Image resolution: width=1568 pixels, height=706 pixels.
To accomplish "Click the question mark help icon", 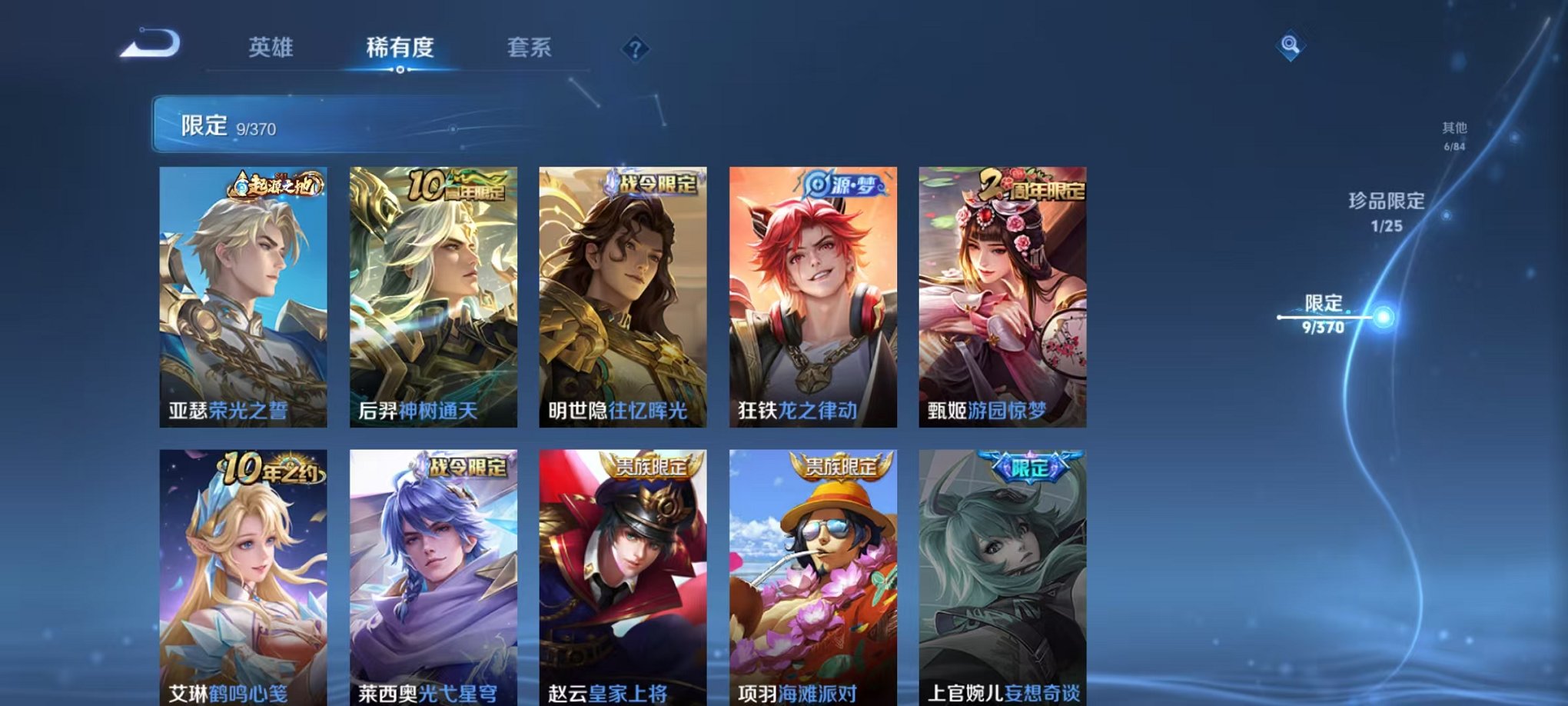I will pyautogui.click(x=632, y=48).
